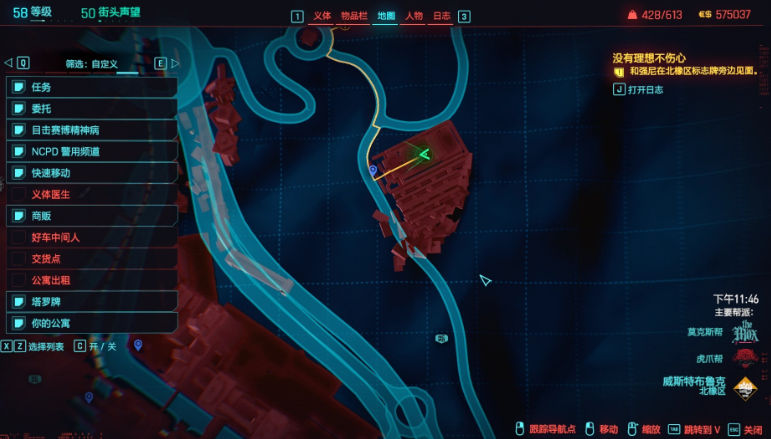Click the blue fast travel marker by the route

coord(373,171)
